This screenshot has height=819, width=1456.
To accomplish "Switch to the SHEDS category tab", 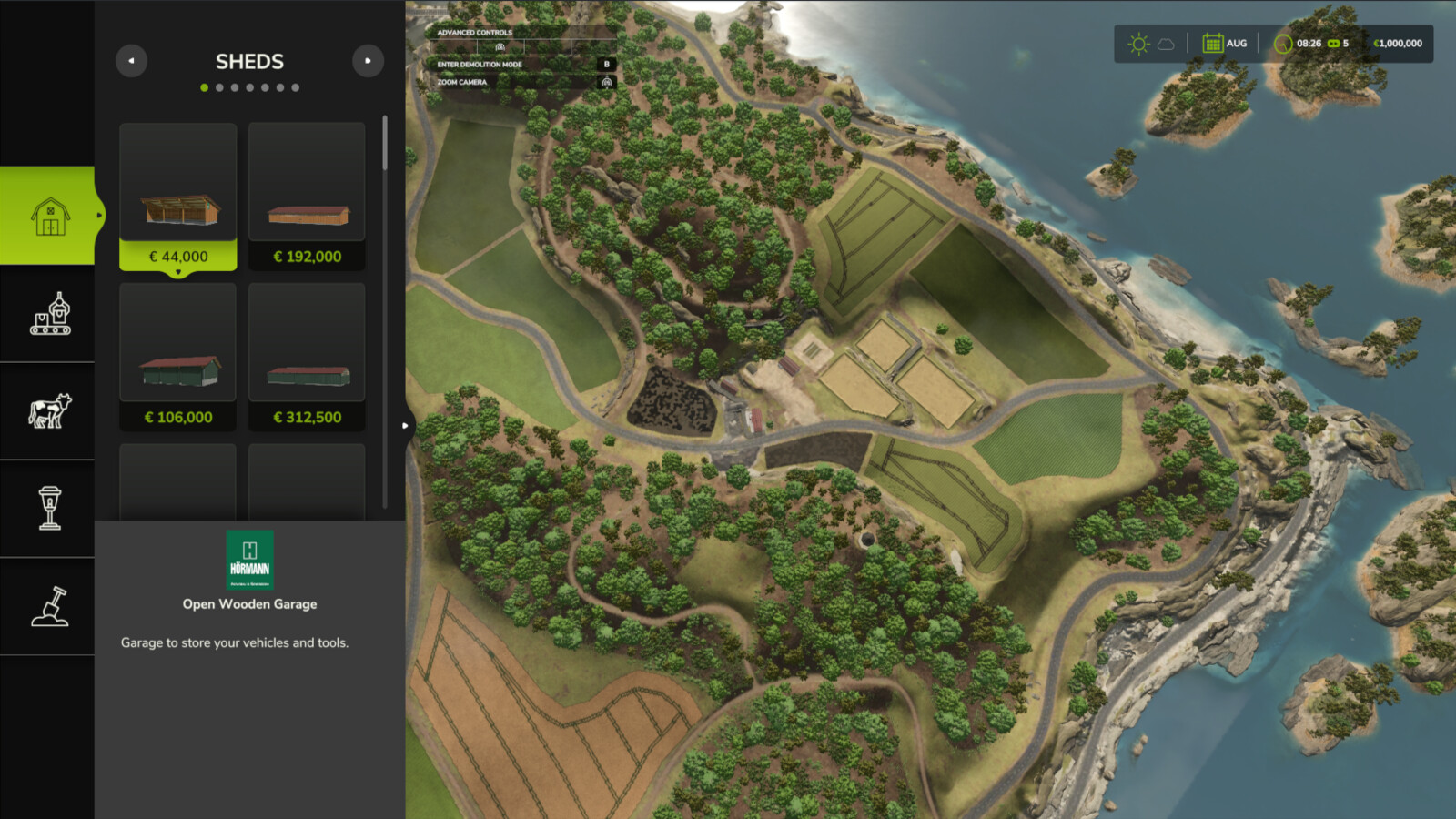I will 249,61.
